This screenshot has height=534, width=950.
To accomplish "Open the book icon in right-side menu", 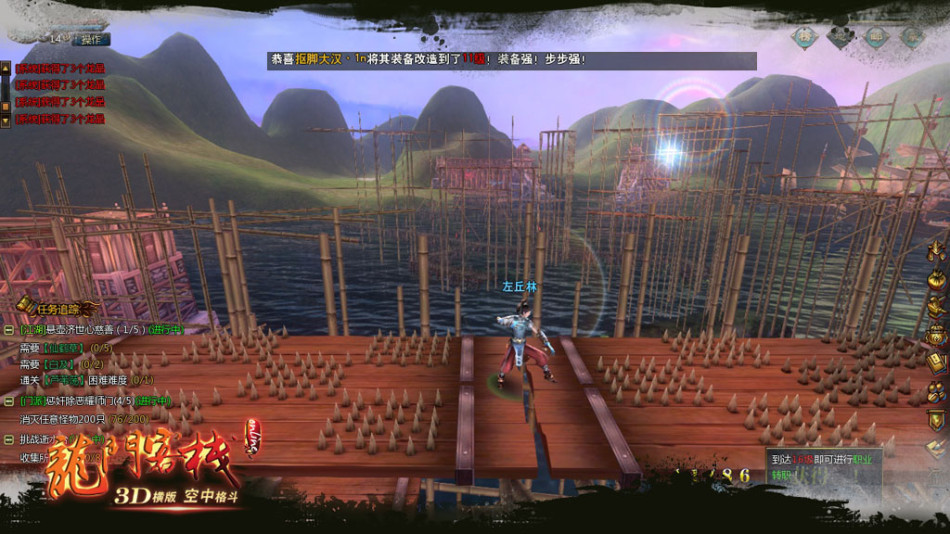I will pyautogui.click(x=936, y=363).
